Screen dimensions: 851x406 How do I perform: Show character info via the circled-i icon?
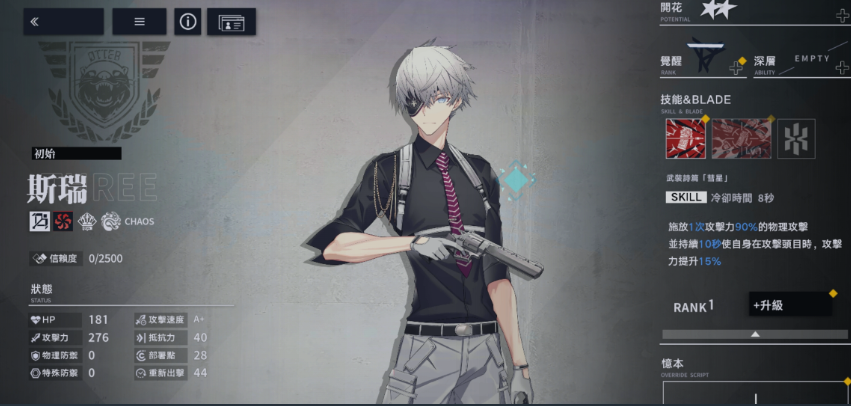(x=187, y=21)
